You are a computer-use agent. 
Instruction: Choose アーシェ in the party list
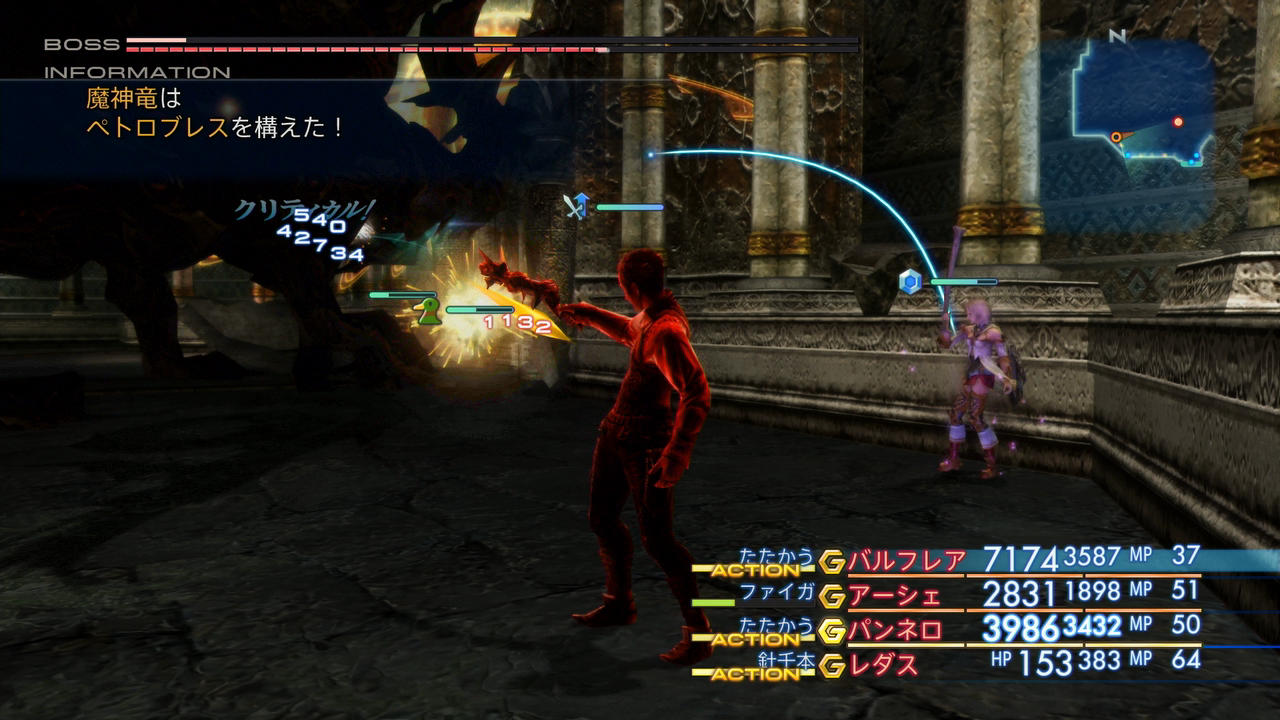coord(895,596)
